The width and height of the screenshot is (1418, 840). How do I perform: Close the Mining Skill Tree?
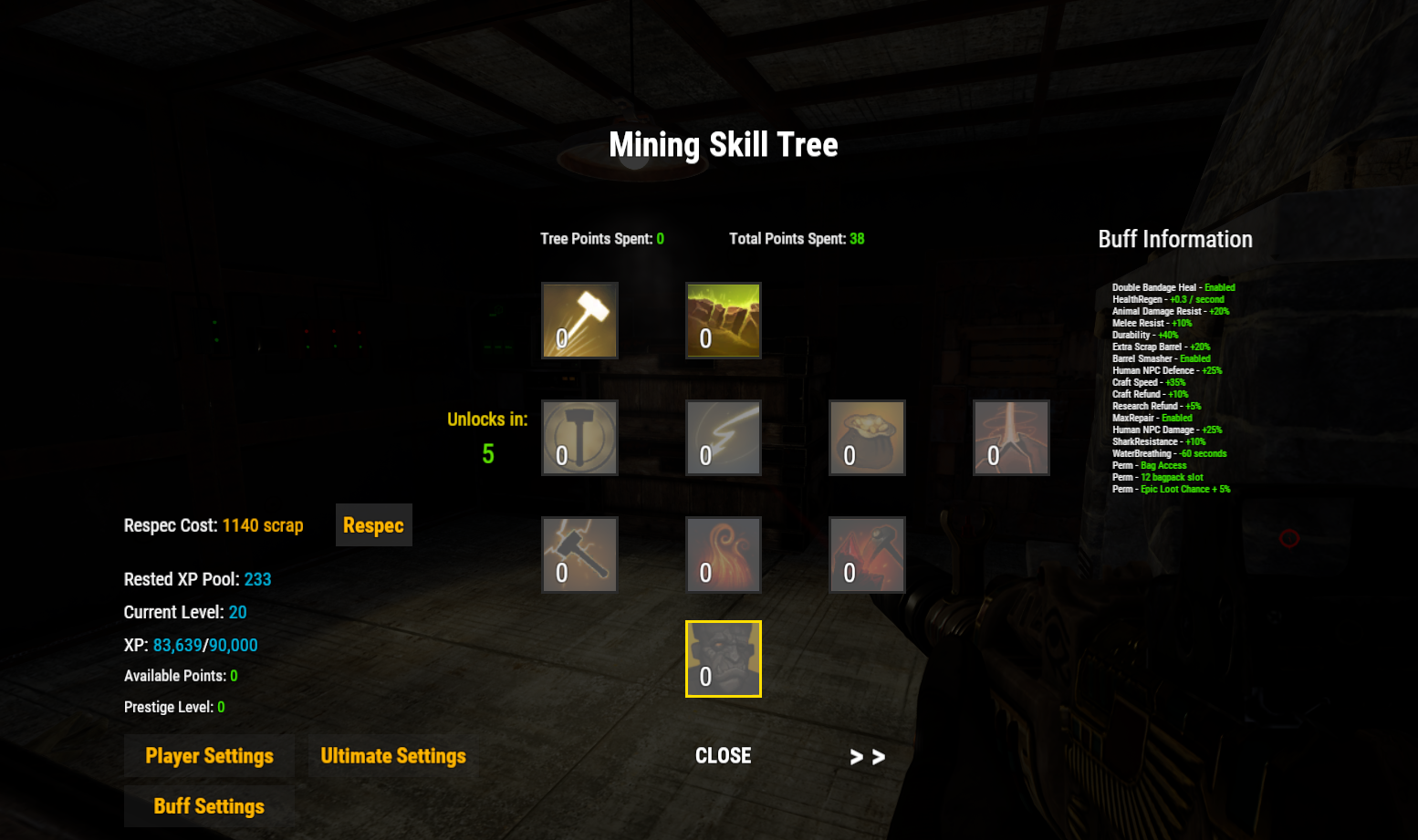pos(723,756)
